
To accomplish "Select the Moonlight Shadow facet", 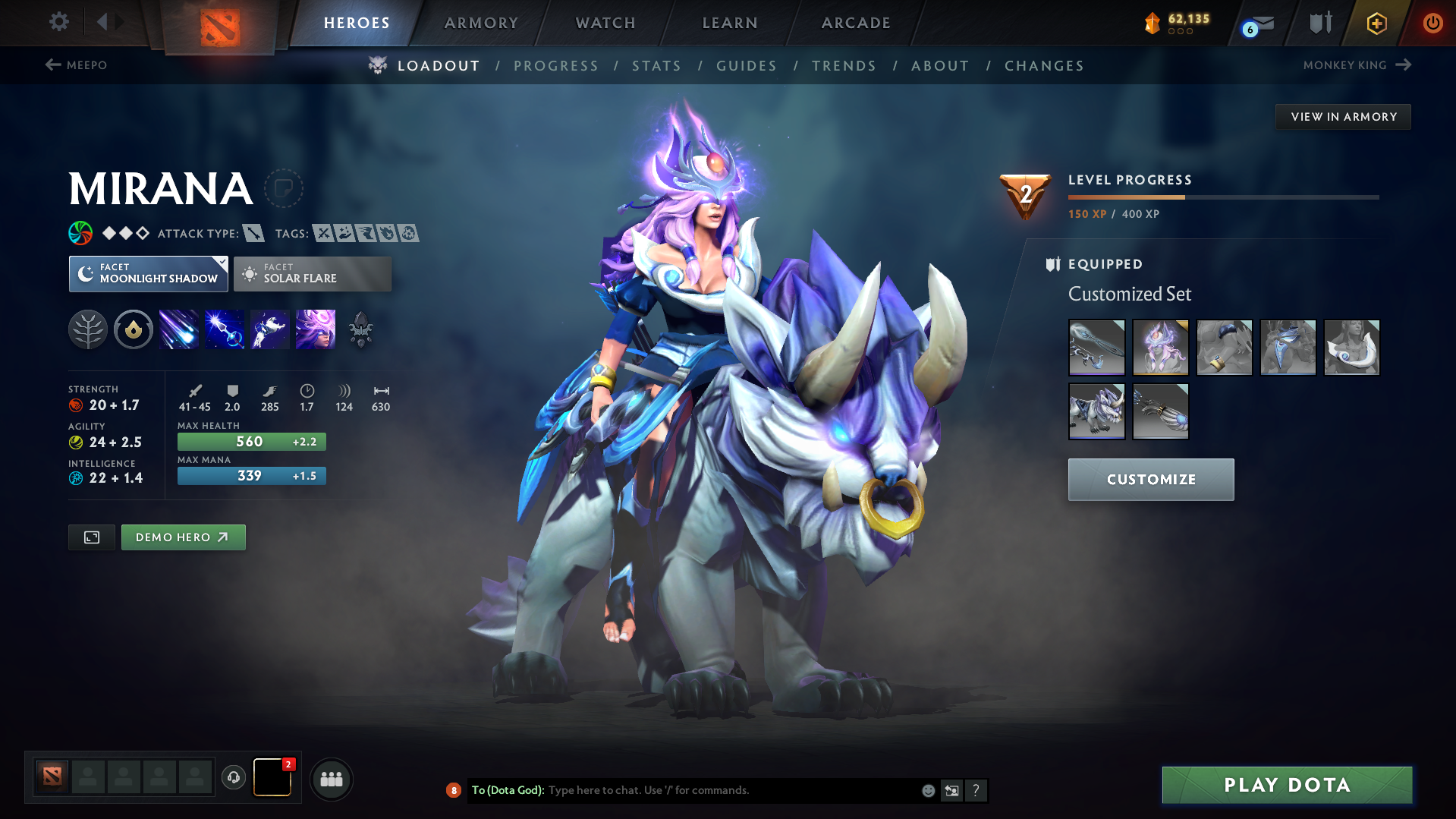I will coord(148,273).
